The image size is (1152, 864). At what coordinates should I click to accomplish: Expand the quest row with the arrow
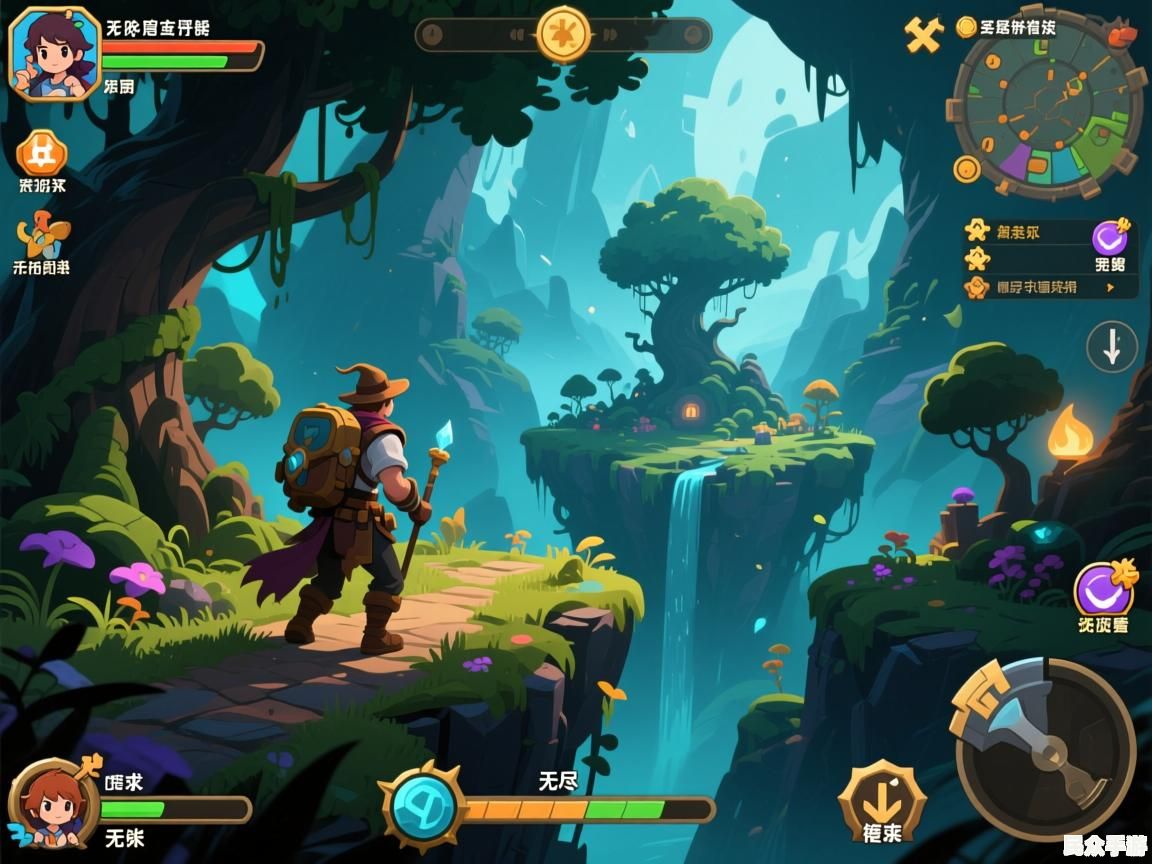tap(1050, 287)
